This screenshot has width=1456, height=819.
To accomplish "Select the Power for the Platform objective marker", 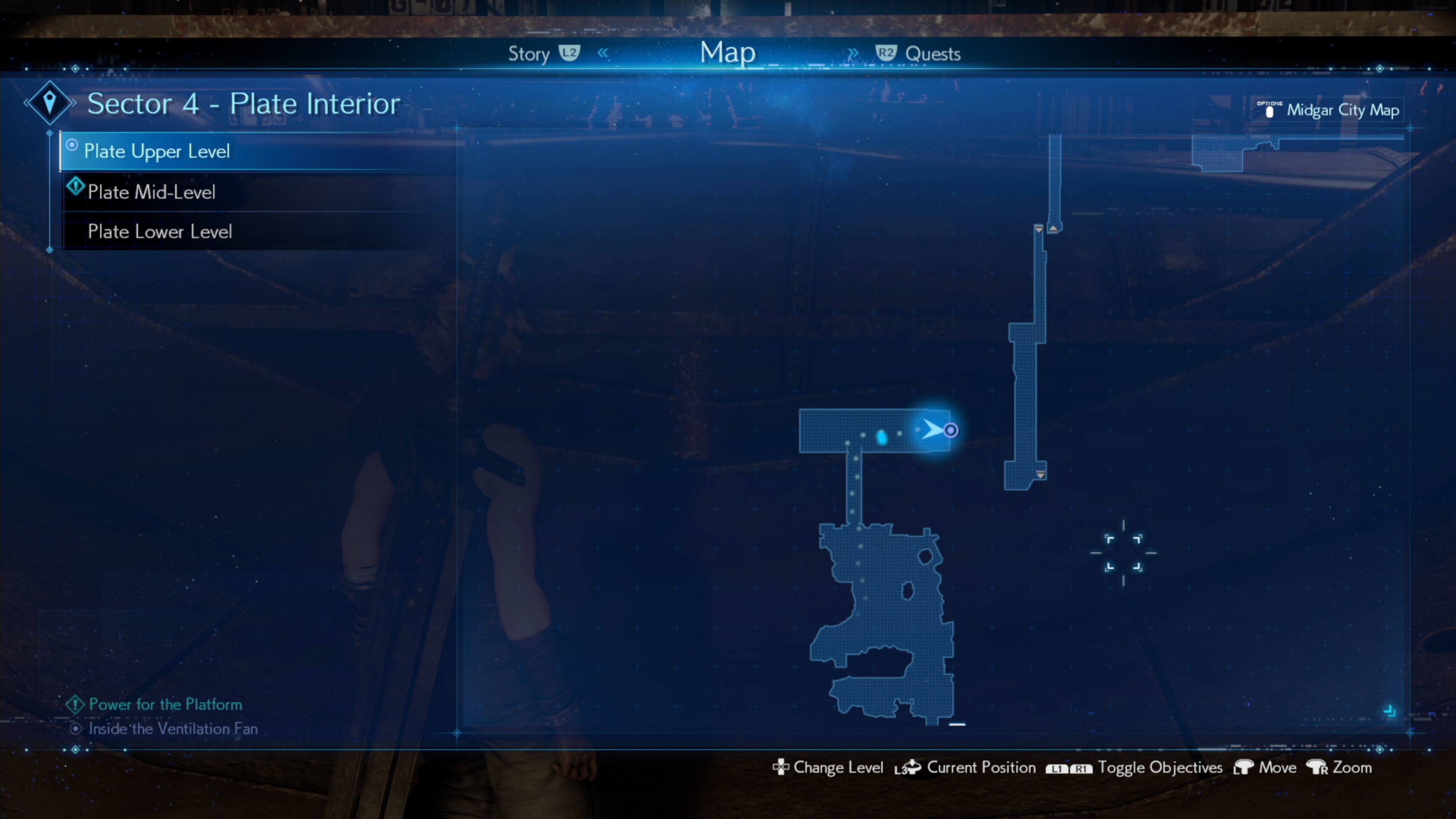I will click(75, 704).
